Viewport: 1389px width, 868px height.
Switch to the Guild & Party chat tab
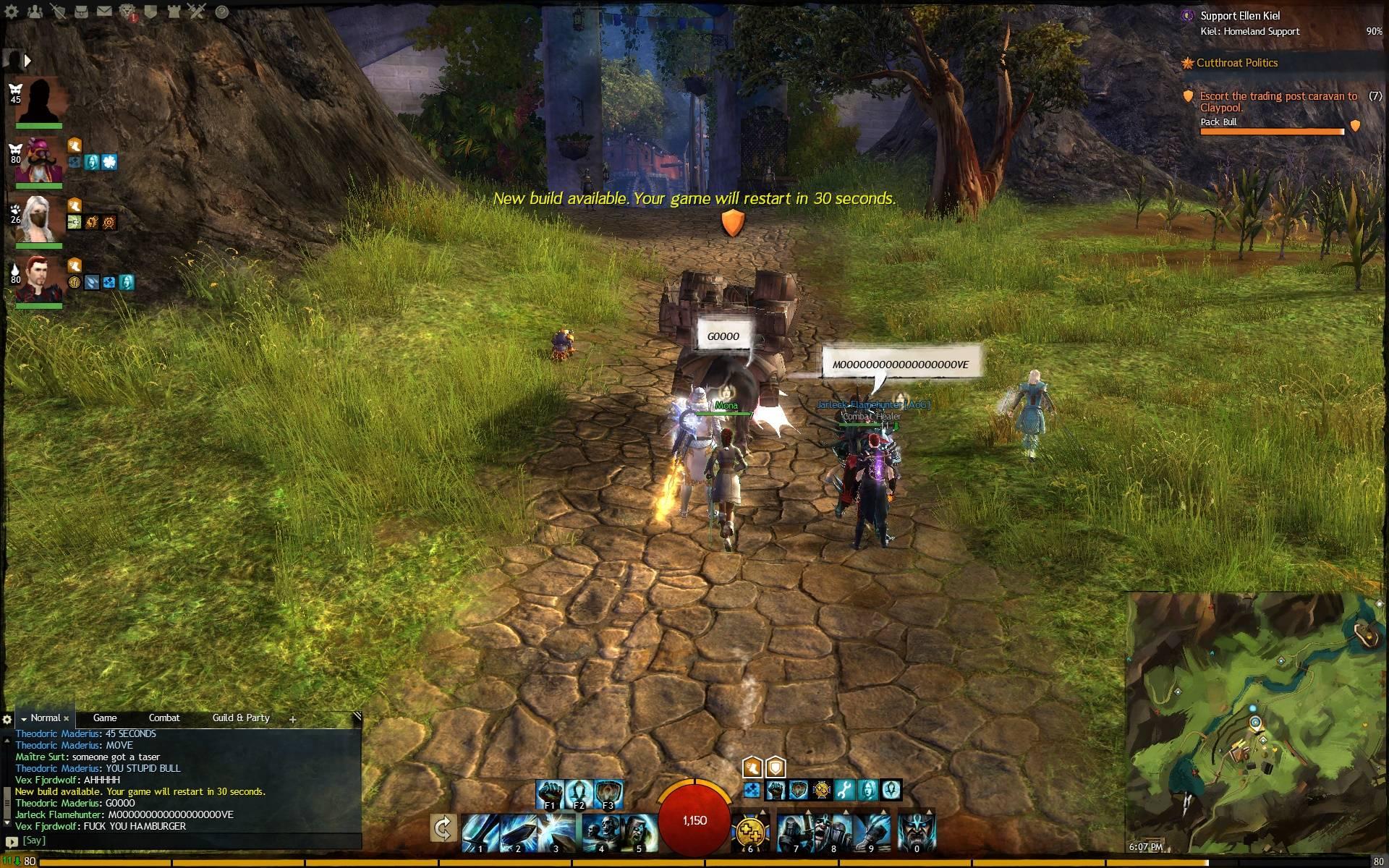pyautogui.click(x=241, y=718)
